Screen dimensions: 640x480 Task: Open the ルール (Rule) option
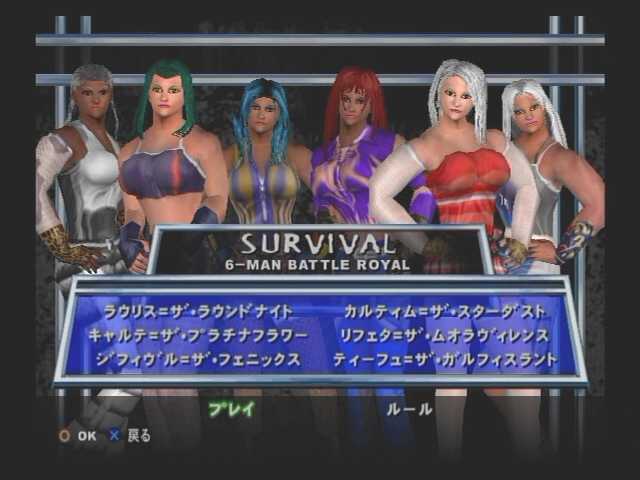(407, 408)
